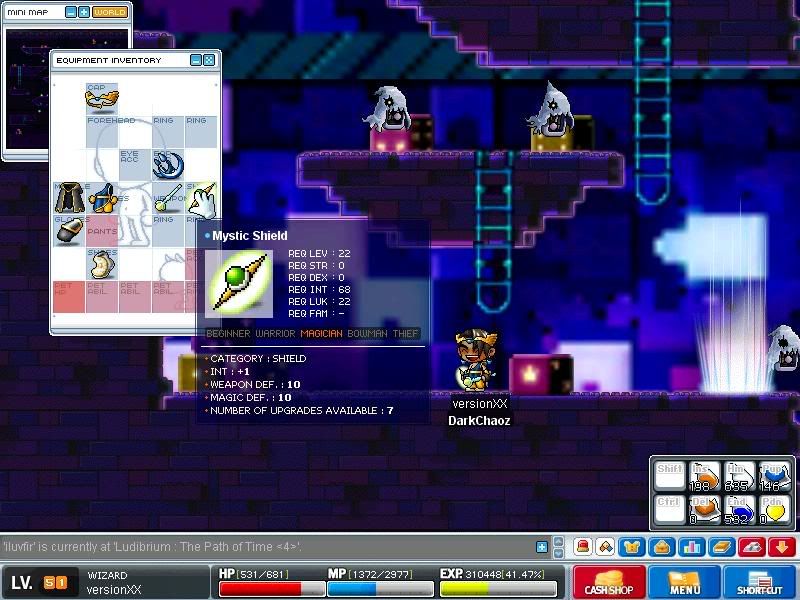Select the blue earring slot
This screenshot has height=600, width=800.
click(167, 165)
